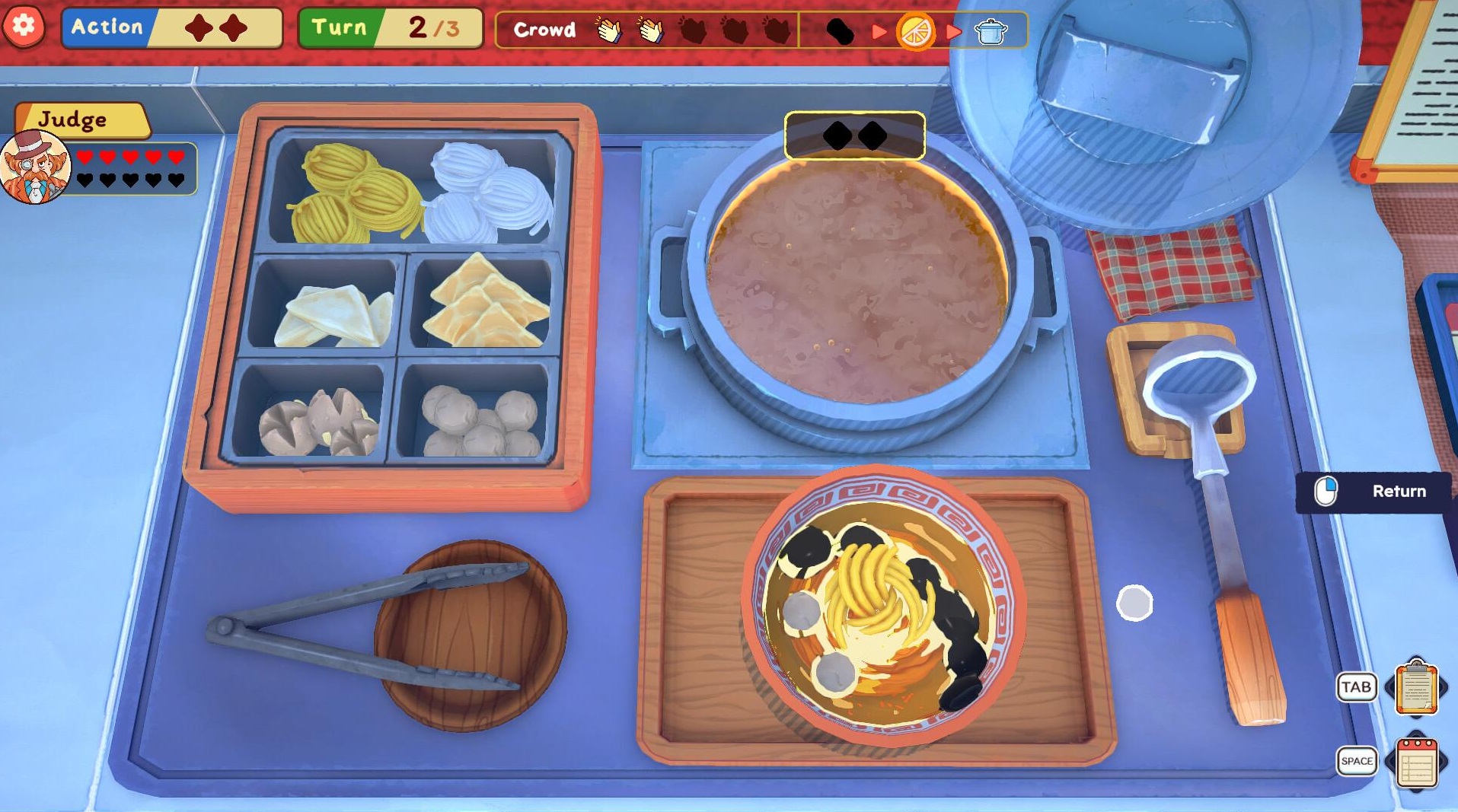Open the red calendar notepad icon
This screenshot has height=812, width=1458.
1415,762
